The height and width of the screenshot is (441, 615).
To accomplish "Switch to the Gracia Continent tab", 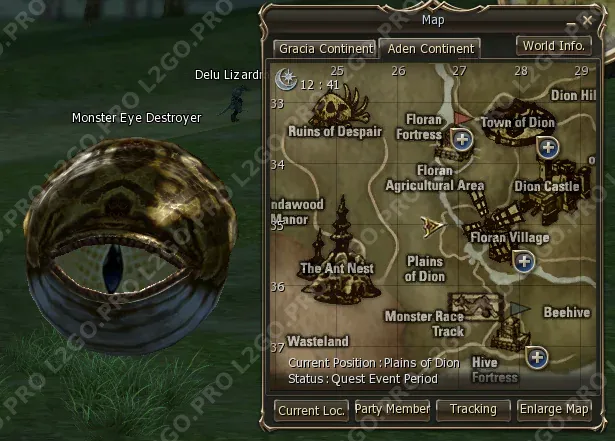I will 323,48.
